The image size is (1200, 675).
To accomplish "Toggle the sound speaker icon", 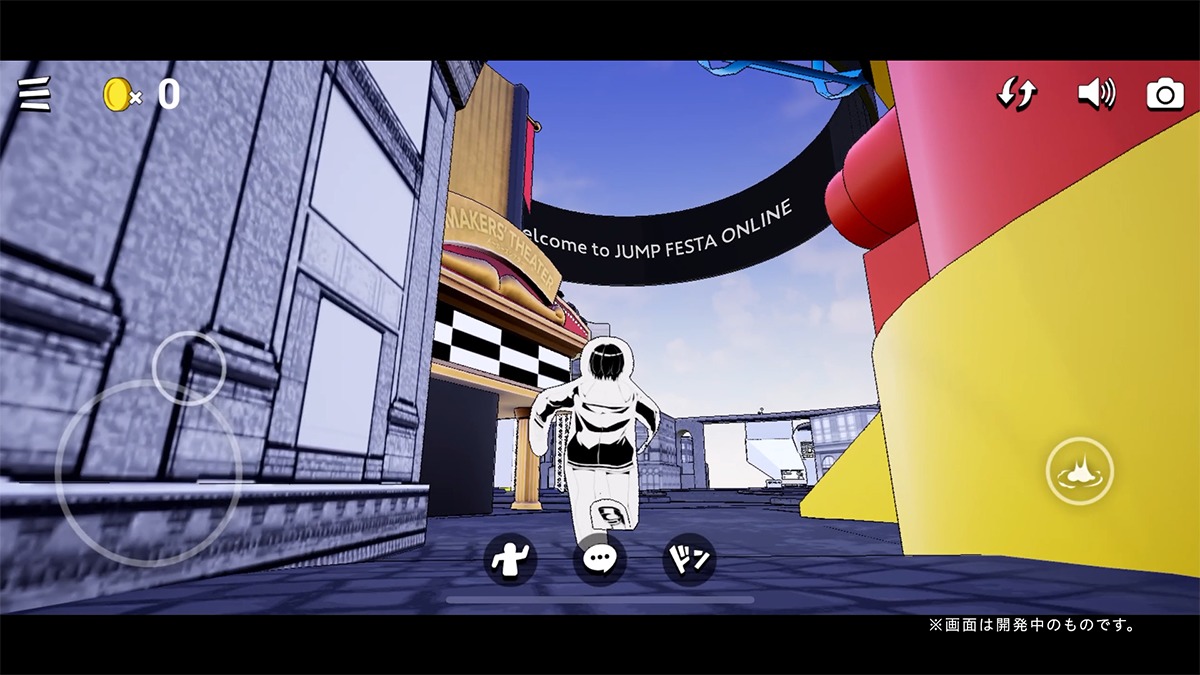I will 1096,94.
